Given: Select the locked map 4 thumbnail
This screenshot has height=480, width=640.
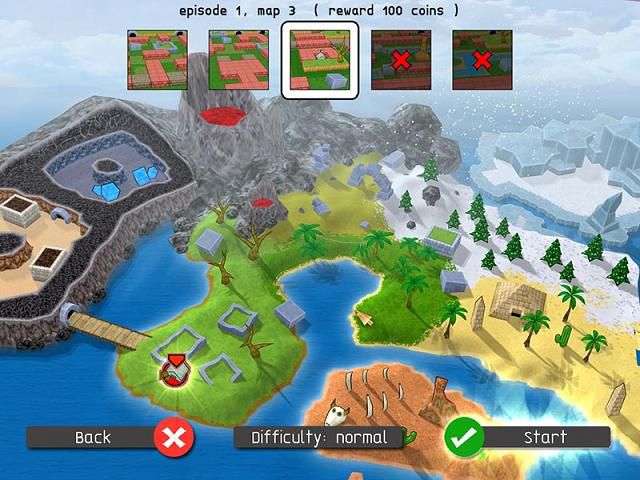Looking at the screenshot, I should point(401,60).
